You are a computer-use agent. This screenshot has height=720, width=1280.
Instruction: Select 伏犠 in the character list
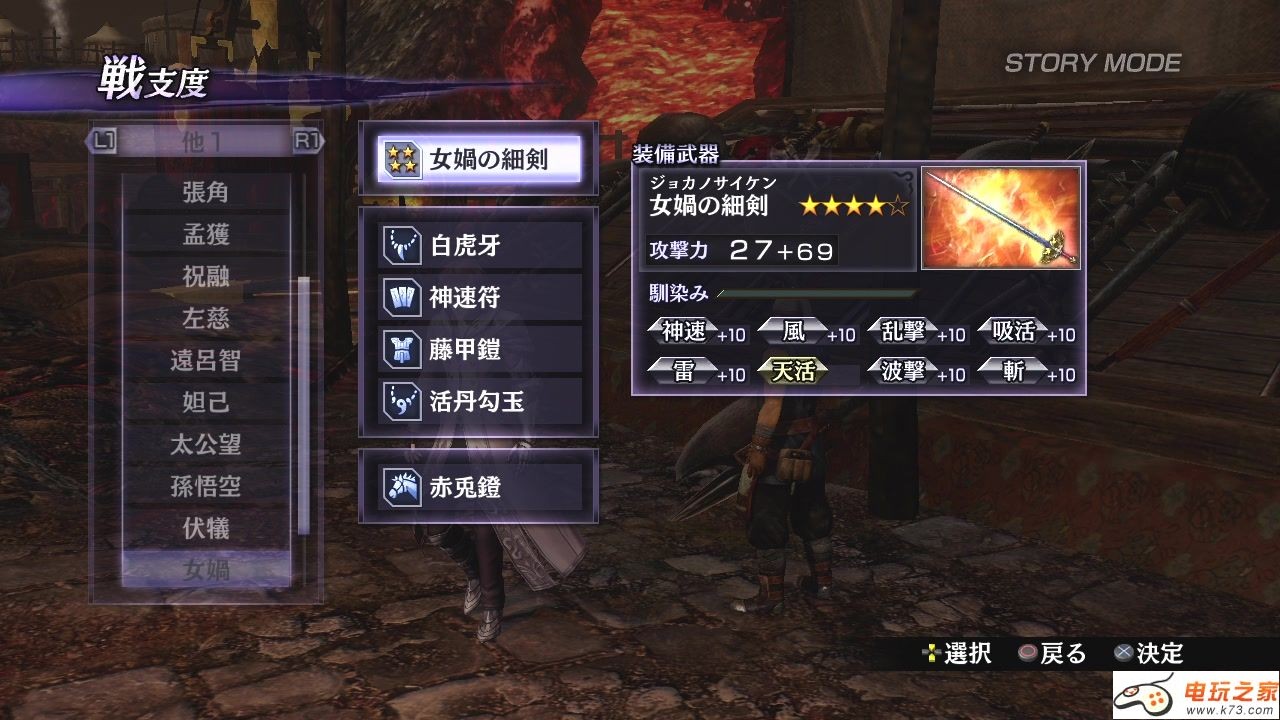pos(206,528)
